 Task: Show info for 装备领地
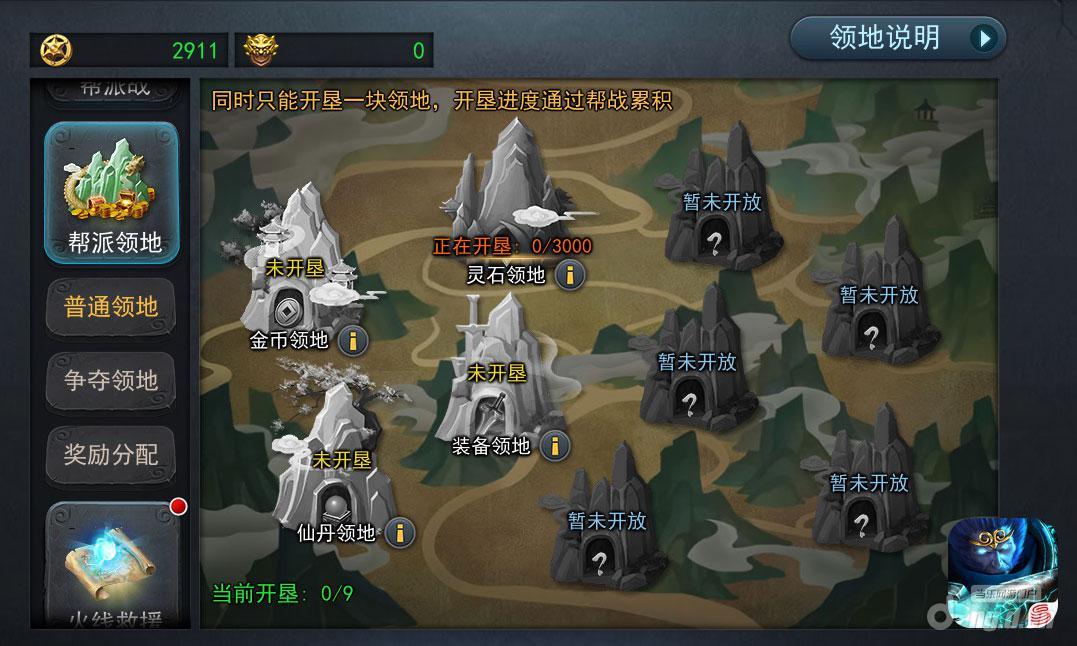(x=555, y=445)
